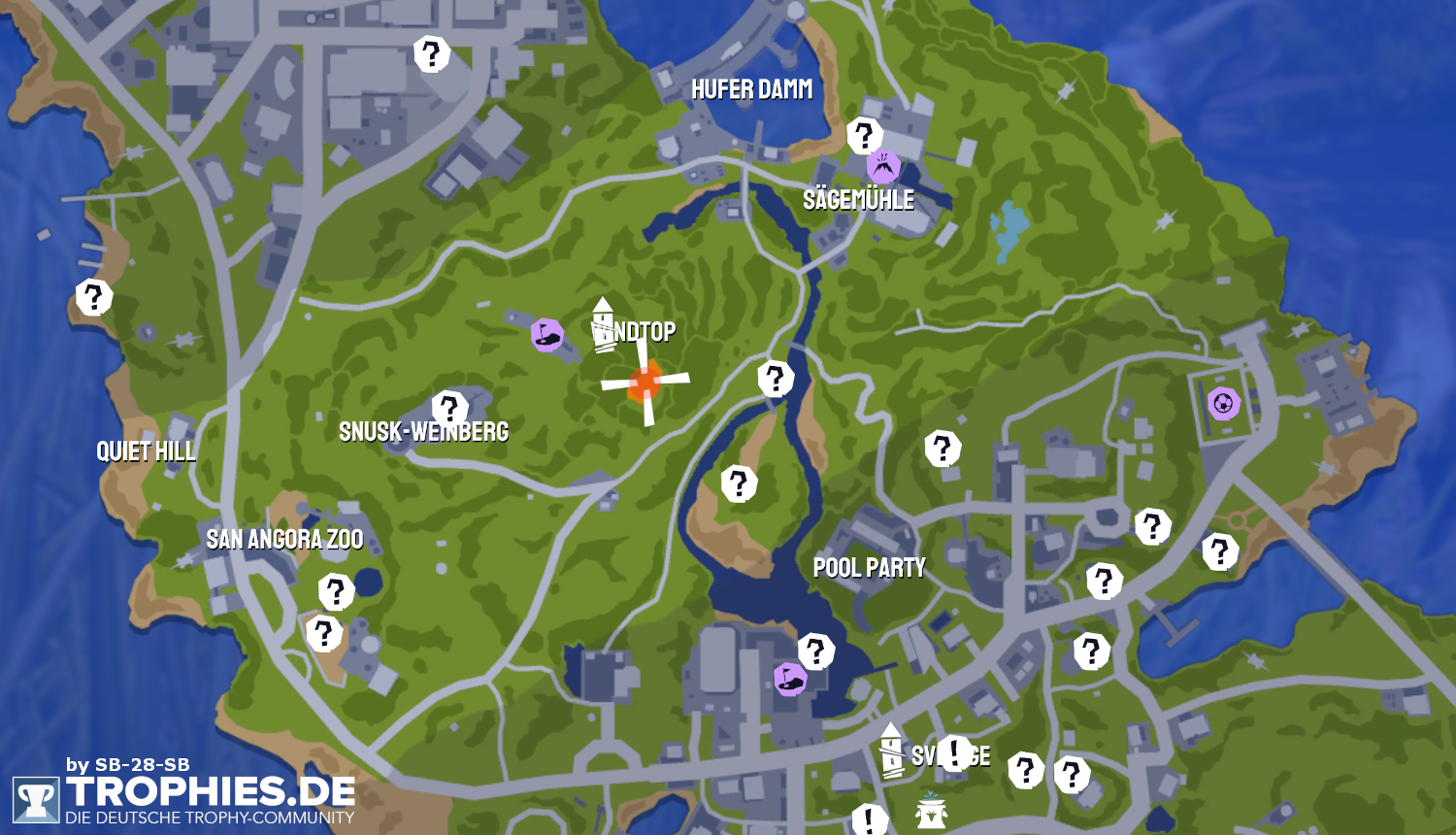Select the Hufer Damm location label

751,90
